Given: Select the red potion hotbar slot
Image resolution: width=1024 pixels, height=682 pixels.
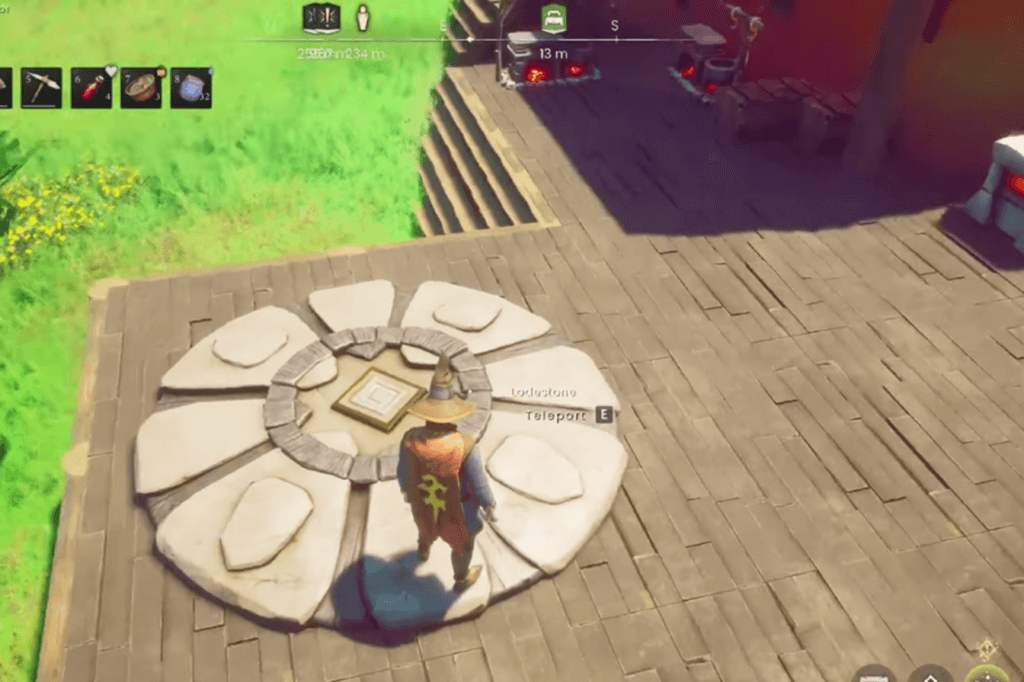Looking at the screenshot, I should [x=91, y=87].
